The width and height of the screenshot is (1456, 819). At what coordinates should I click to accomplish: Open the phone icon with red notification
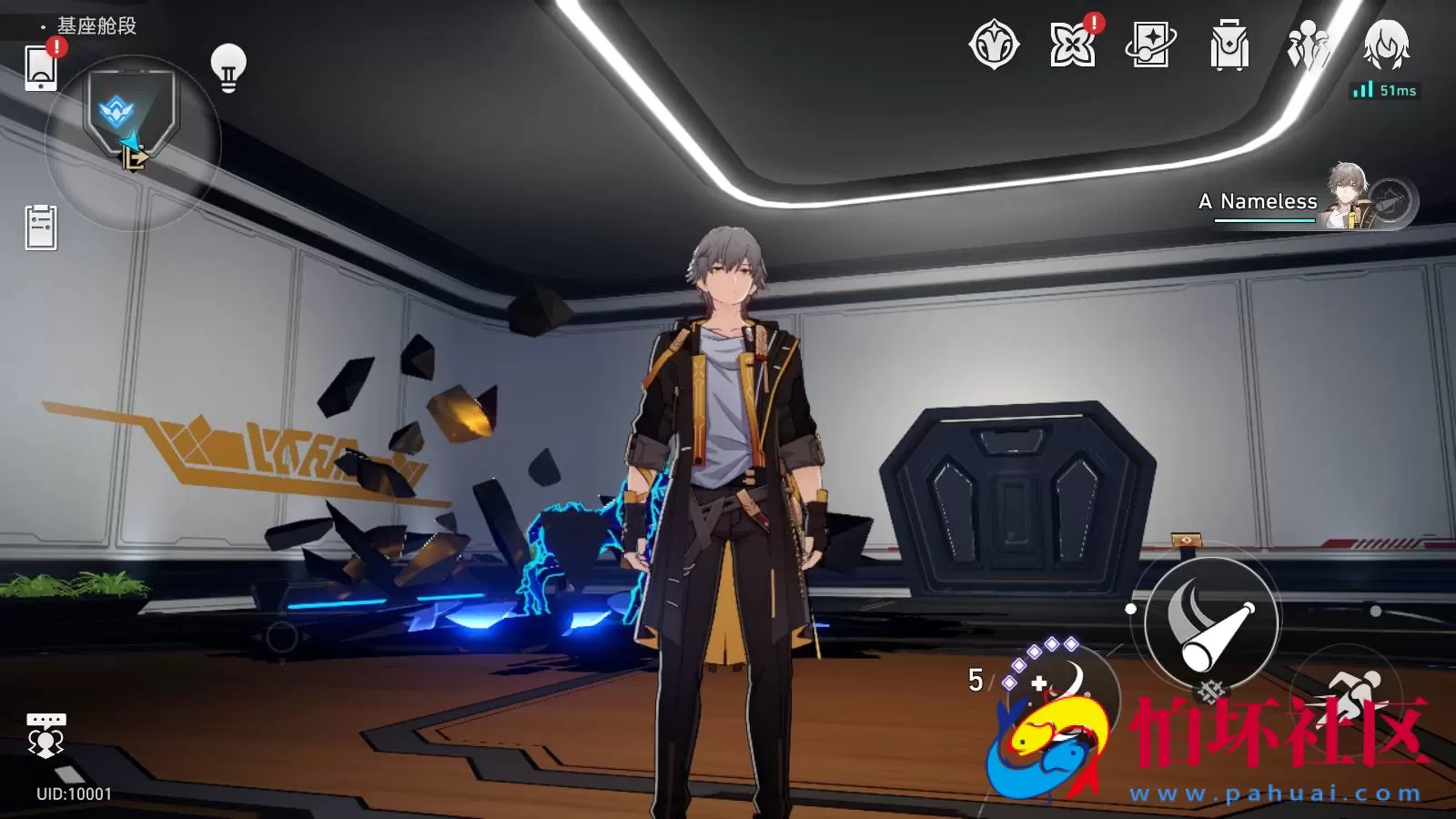[40, 70]
